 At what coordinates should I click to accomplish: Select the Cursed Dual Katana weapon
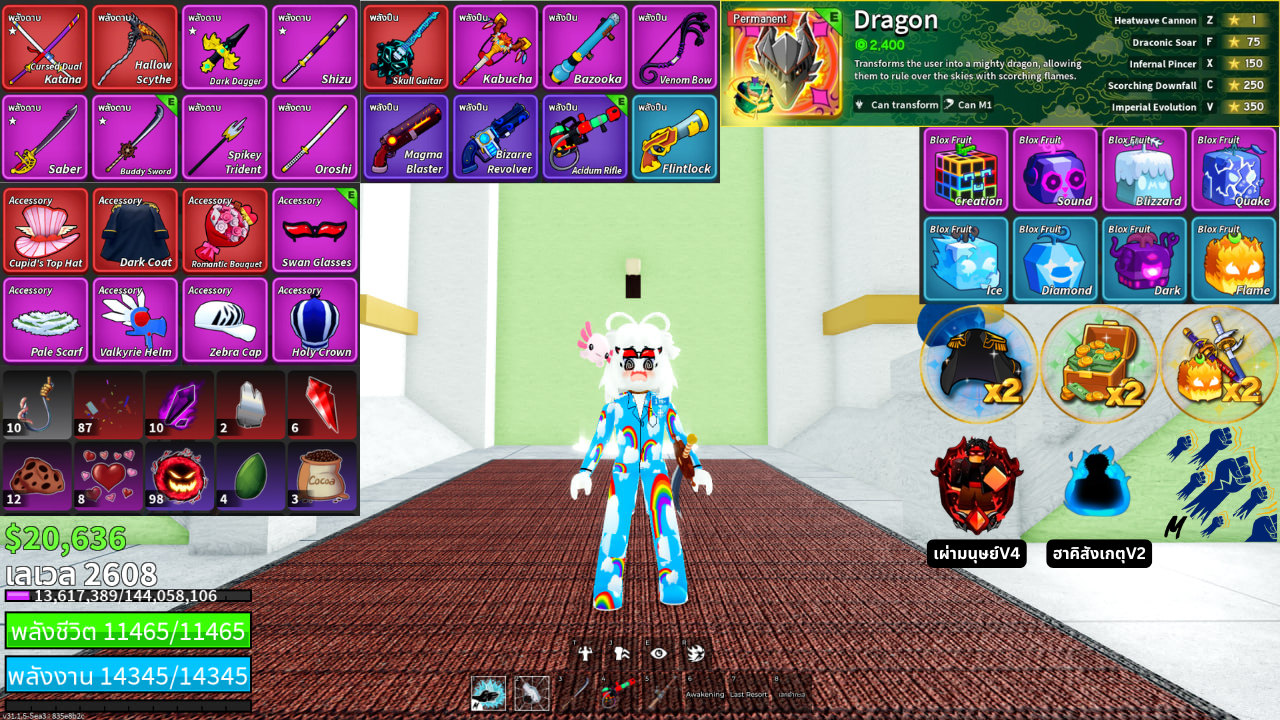point(44,46)
